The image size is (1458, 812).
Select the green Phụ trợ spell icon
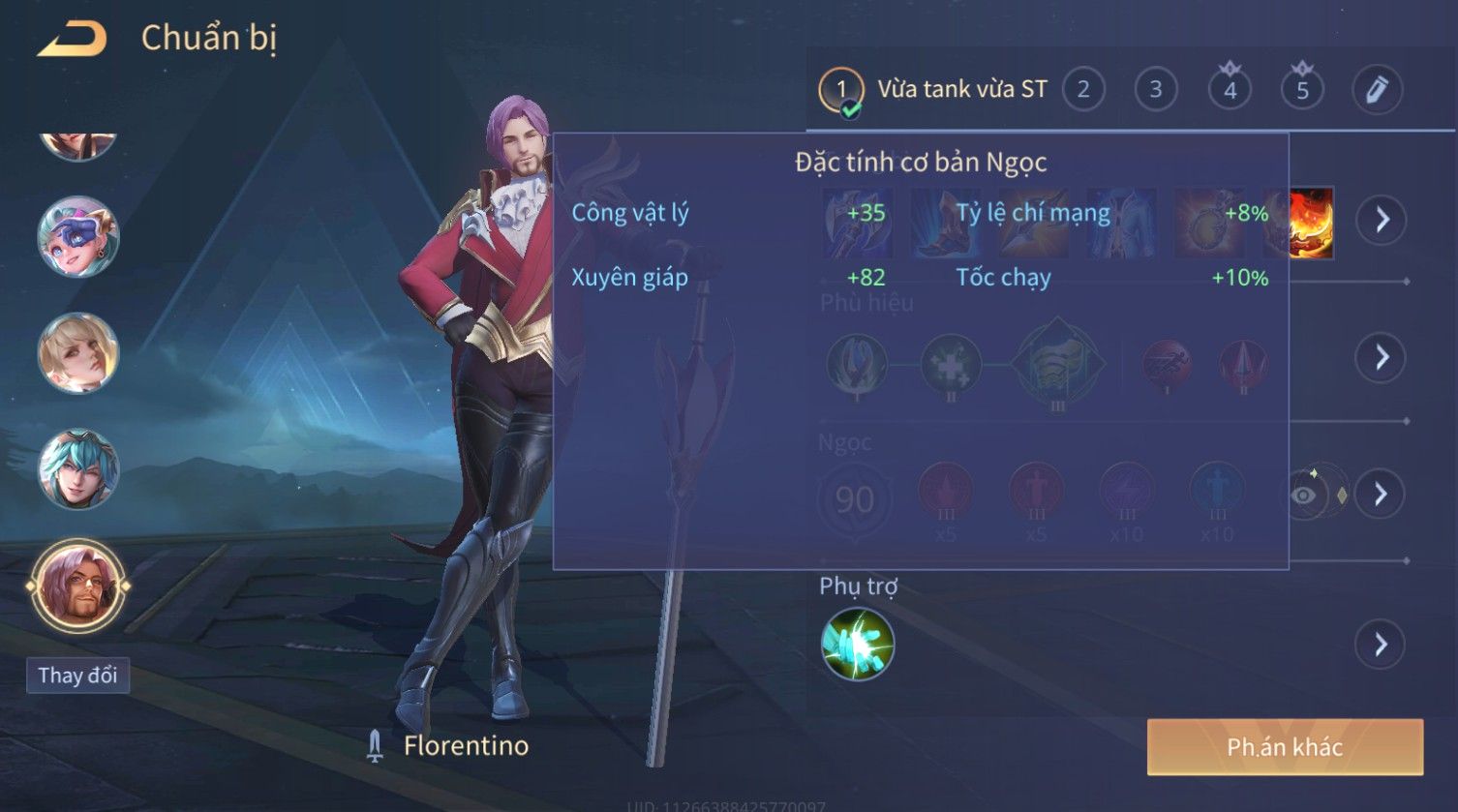pyautogui.click(x=858, y=645)
